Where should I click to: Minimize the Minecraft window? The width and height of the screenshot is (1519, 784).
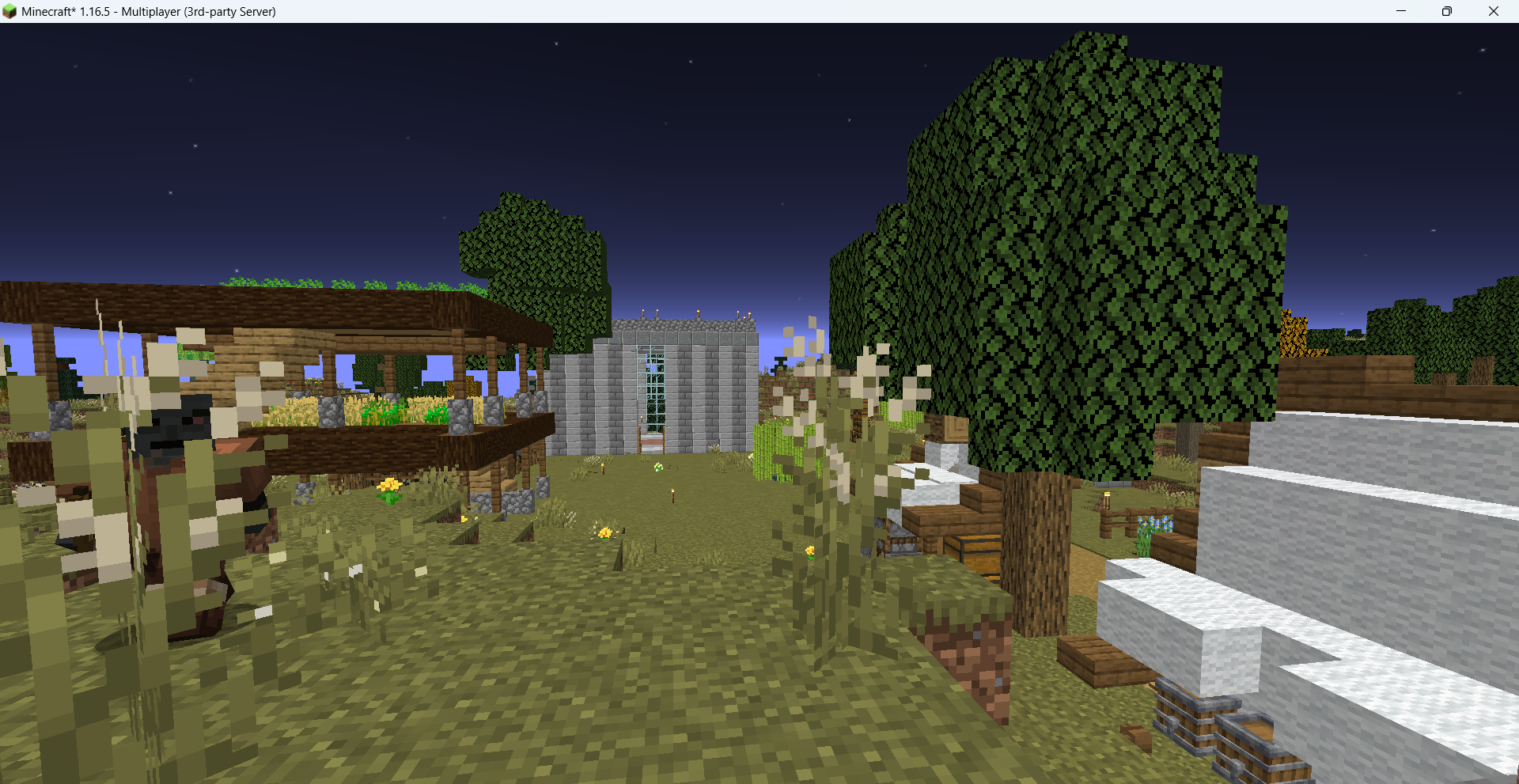click(1400, 11)
